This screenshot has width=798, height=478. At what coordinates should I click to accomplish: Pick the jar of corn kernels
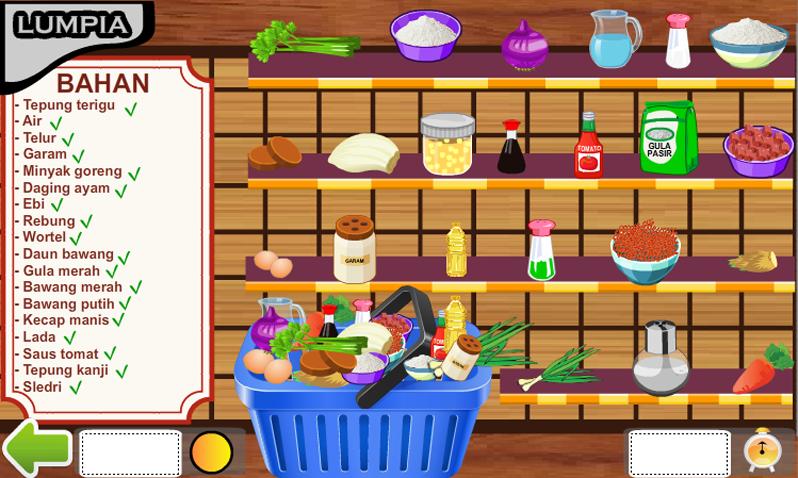(x=447, y=144)
